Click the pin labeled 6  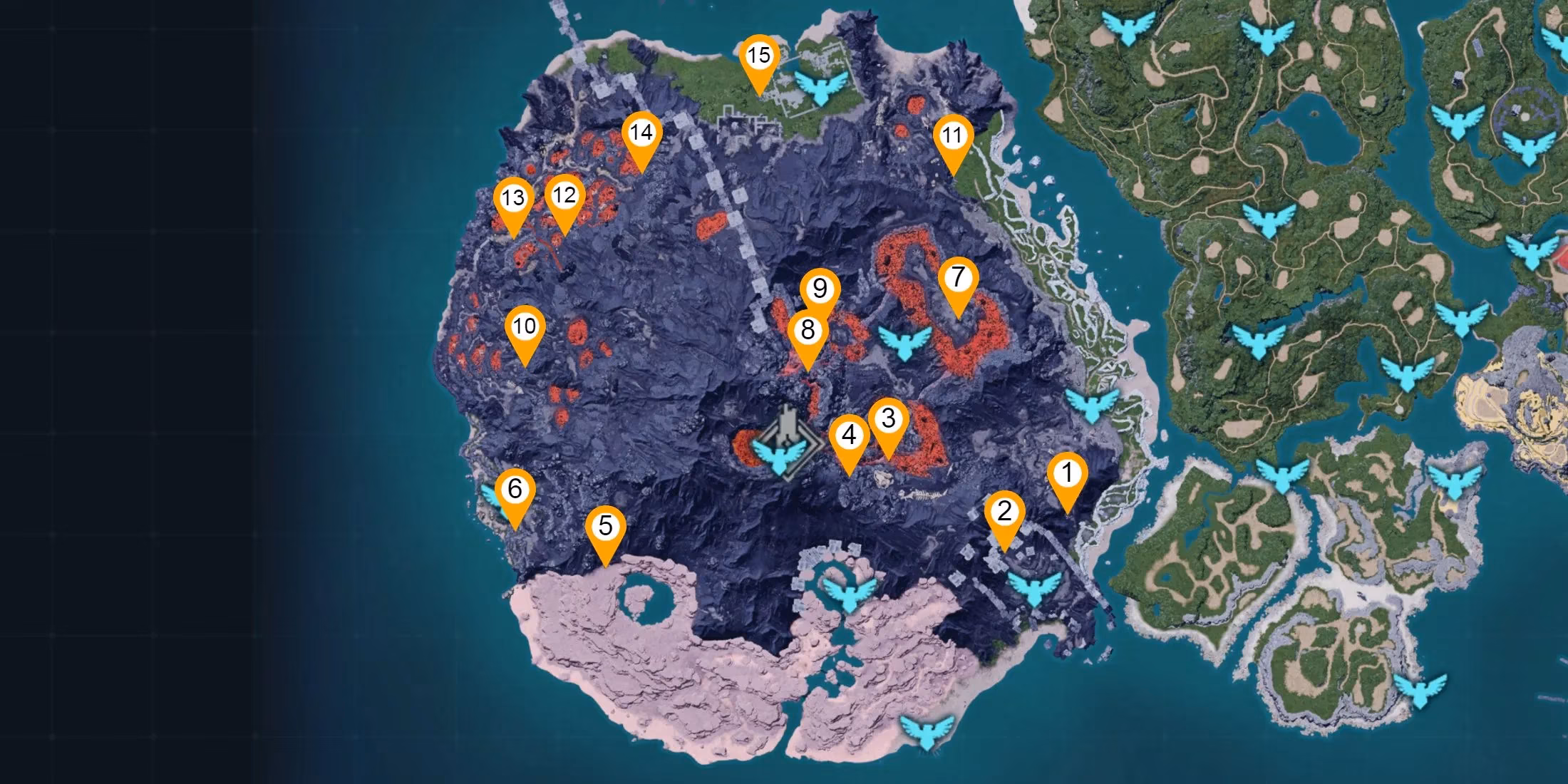tap(515, 489)
